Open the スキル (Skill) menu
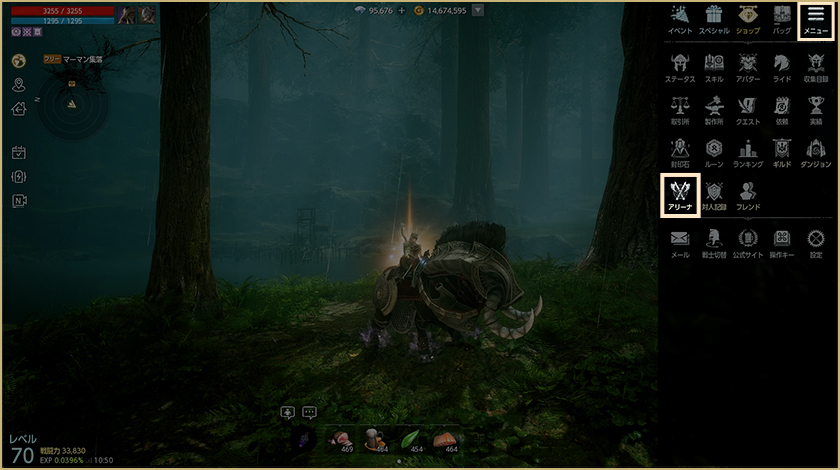This screenshot has width=840, height=470. (714, 67)
